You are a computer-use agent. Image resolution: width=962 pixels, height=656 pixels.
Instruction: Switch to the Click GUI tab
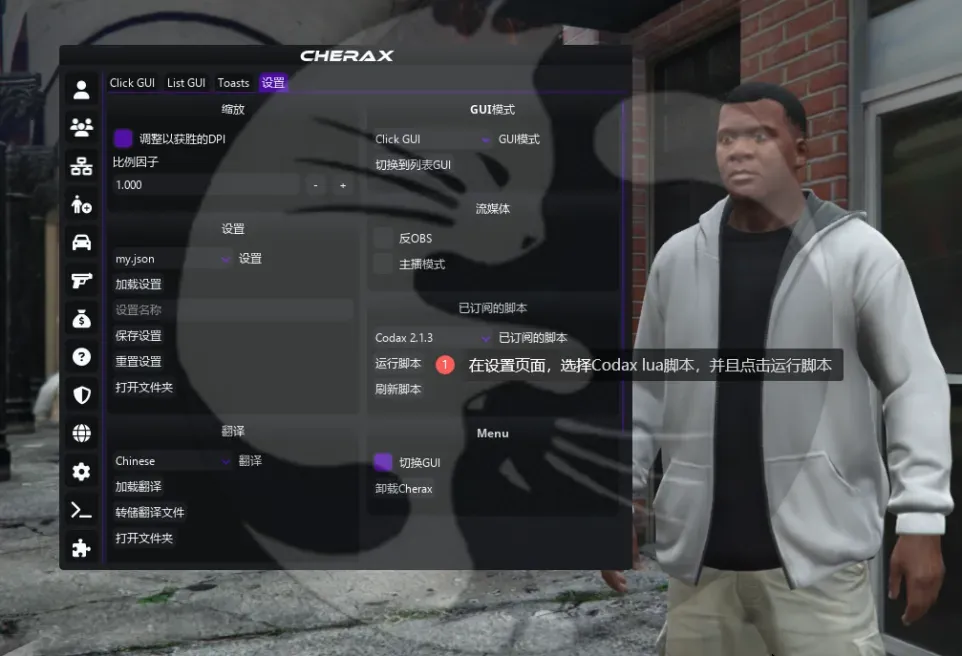132,83
